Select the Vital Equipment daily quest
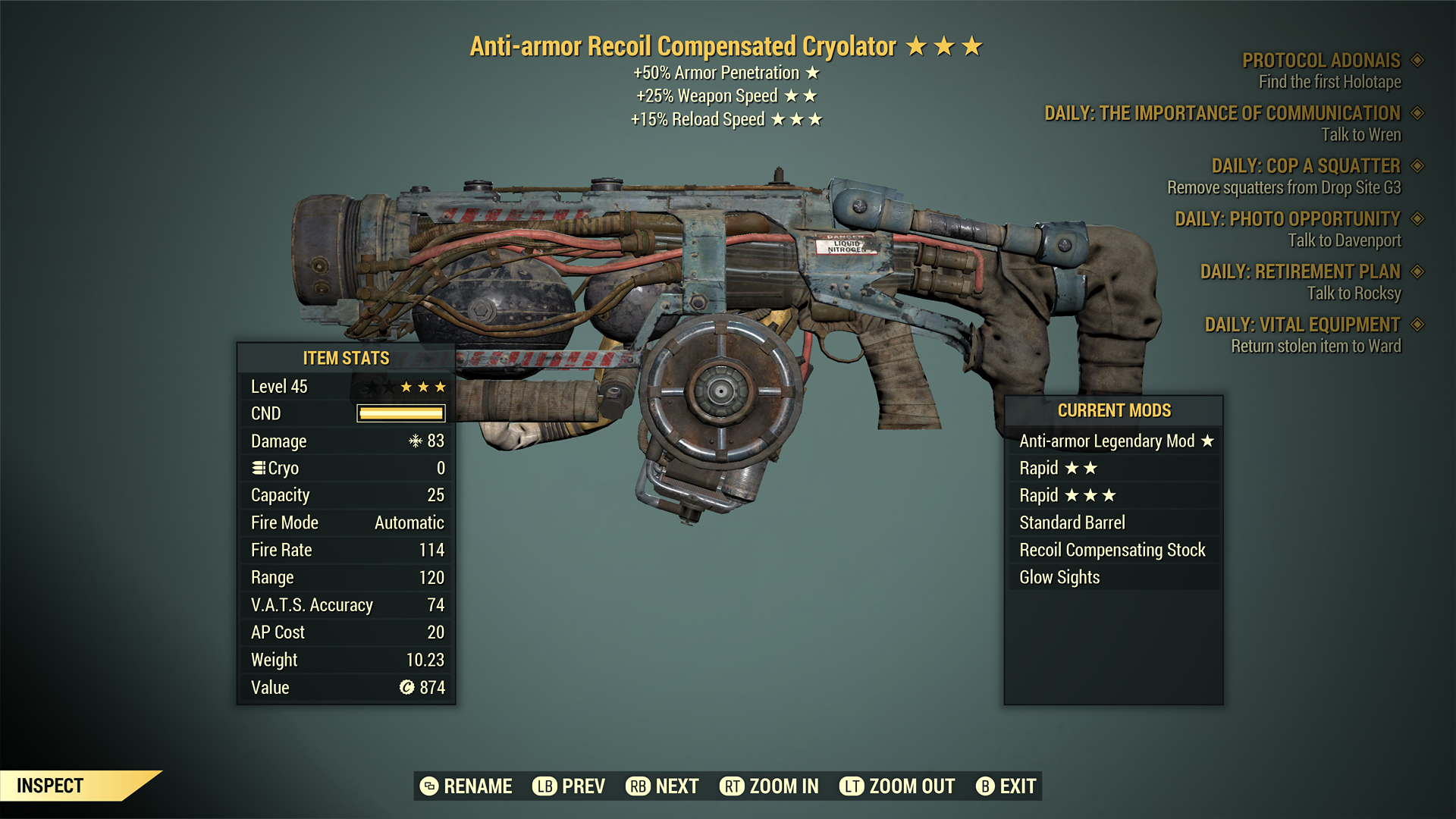The width and height of the screenshot is (1456, 819). click(x=1302, y=325)
